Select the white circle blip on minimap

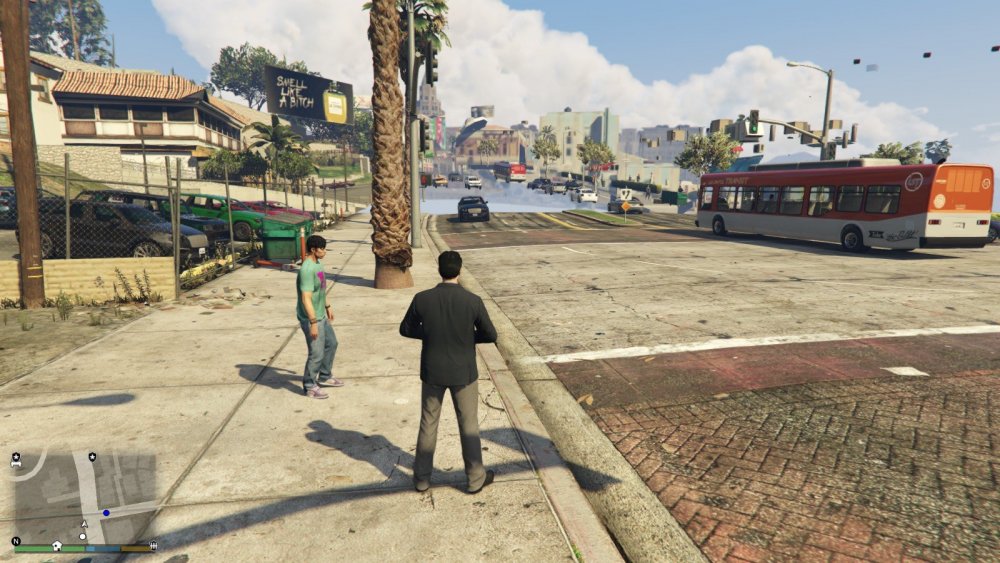tap(83, 536)
